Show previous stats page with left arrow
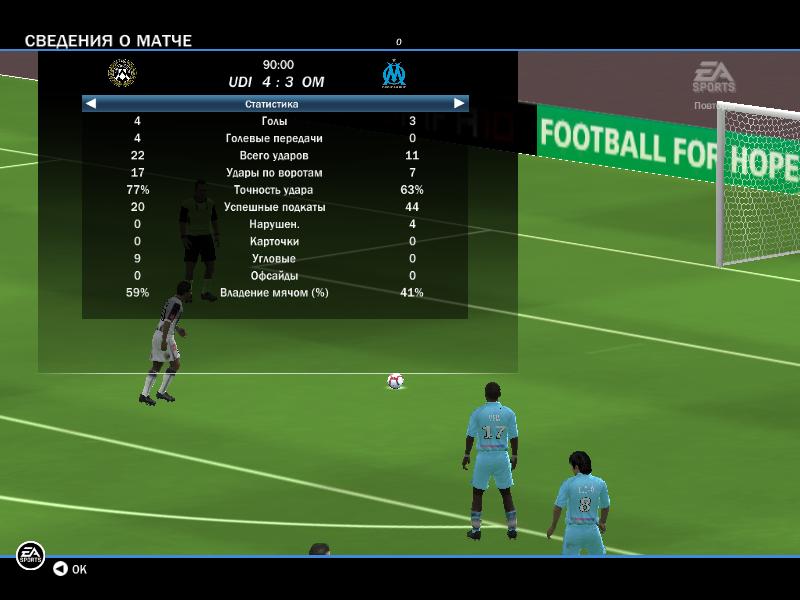The width and height of the screenshot is (800, 600). point(91,103)
